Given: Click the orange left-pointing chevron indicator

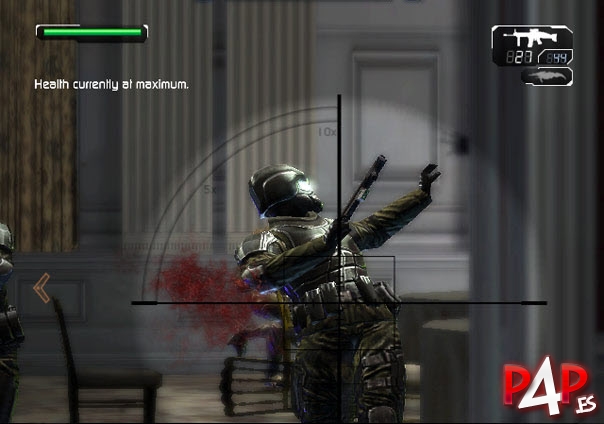Looking at the screenshot, I should pyautogui.click(x=41, y=289).
